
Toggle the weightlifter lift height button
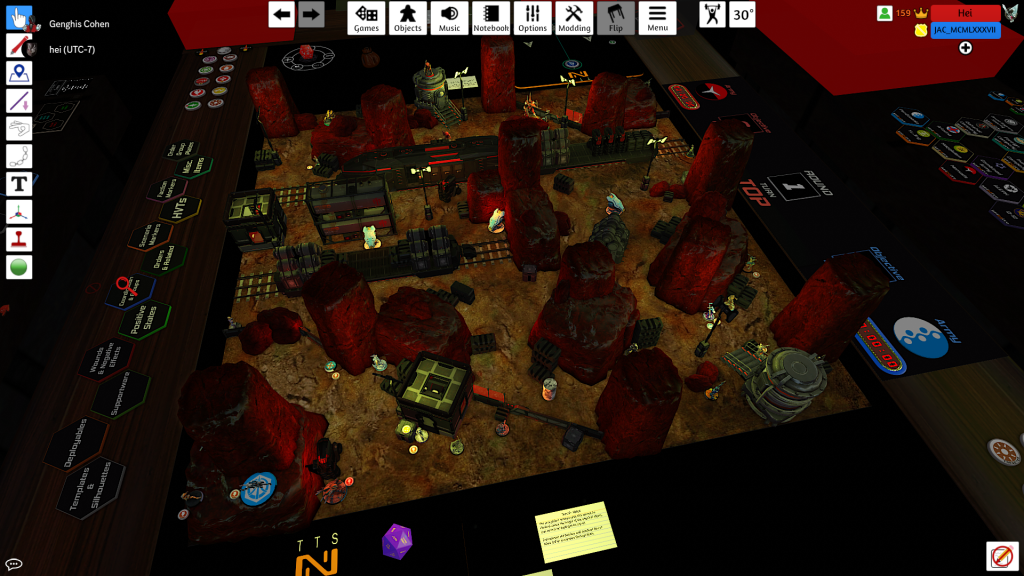tap(712, 15)
